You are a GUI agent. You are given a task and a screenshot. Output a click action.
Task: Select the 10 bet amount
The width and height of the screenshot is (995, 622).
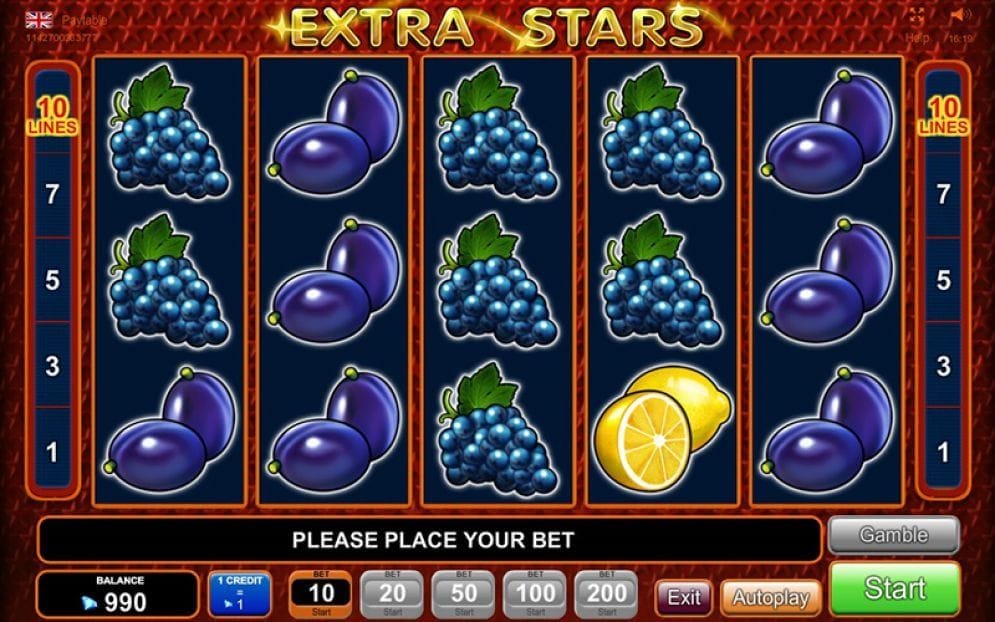click(x=319, y=594)
